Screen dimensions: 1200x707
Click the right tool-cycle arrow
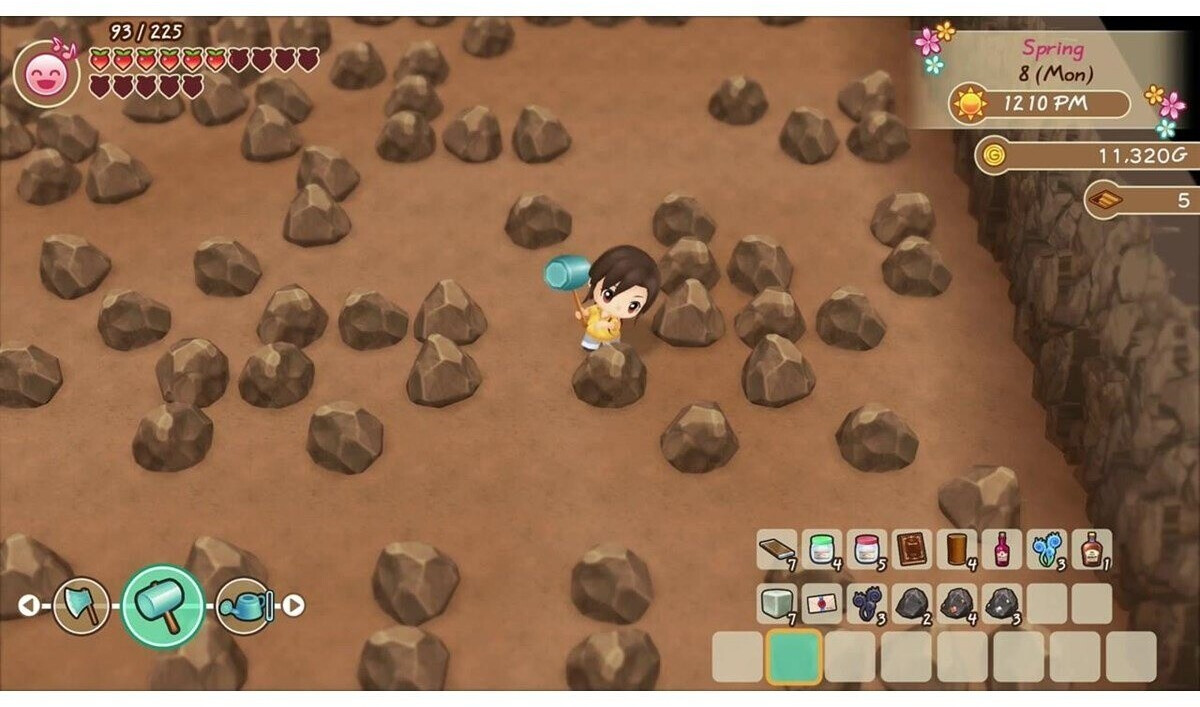tap(293, 605)
